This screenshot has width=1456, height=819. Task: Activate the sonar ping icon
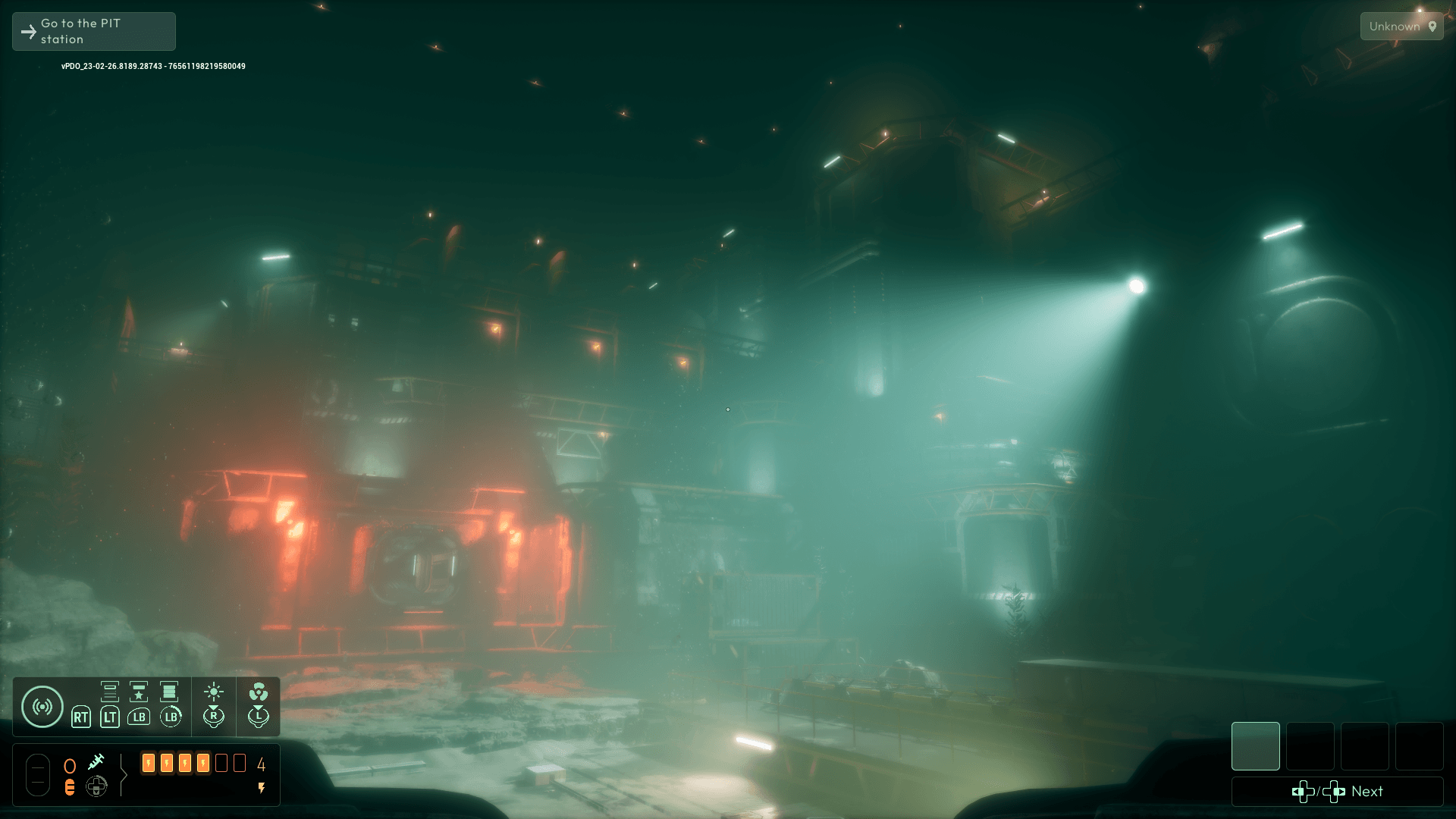click(x=43, y=705)
